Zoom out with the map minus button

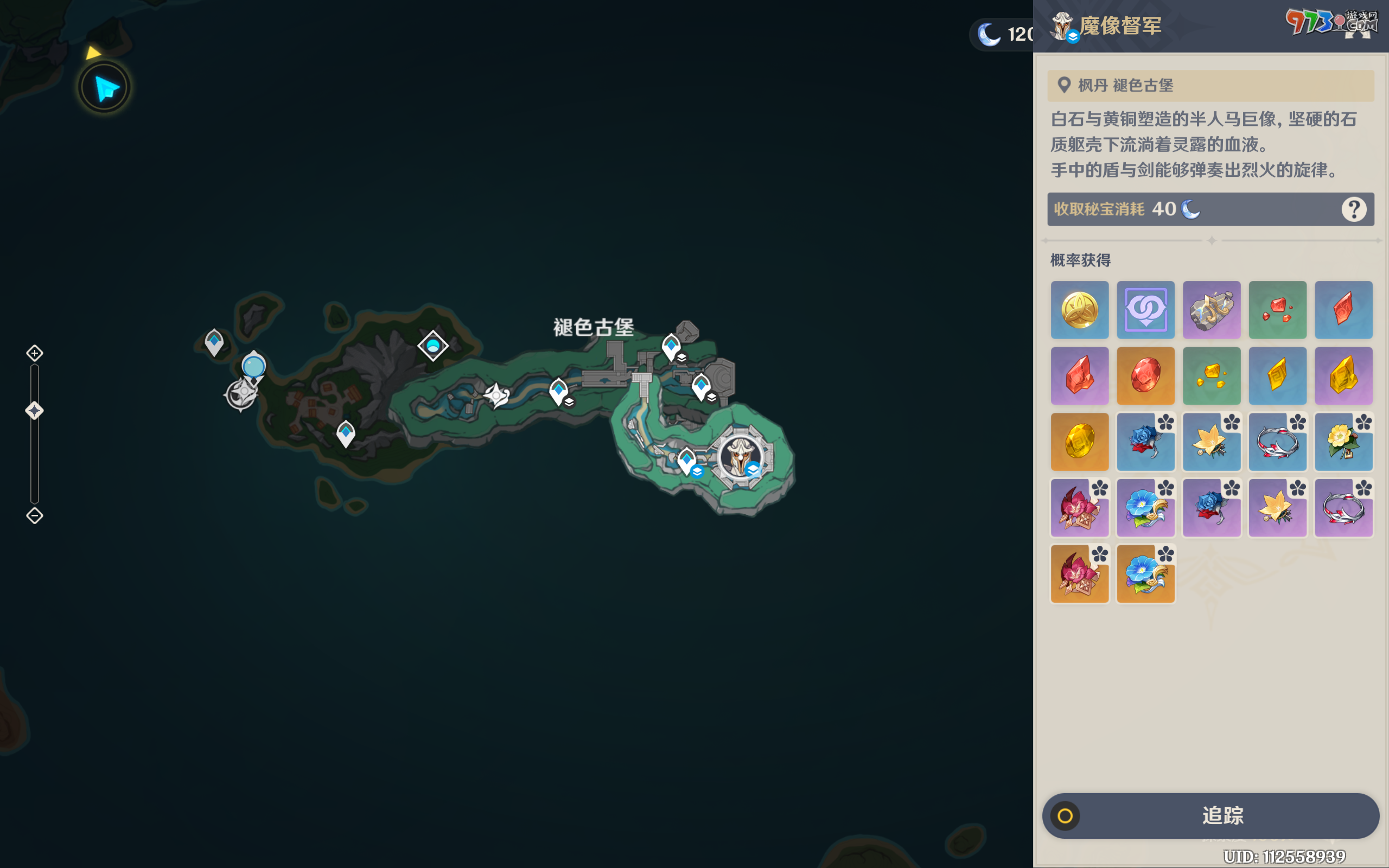point(34,515)
